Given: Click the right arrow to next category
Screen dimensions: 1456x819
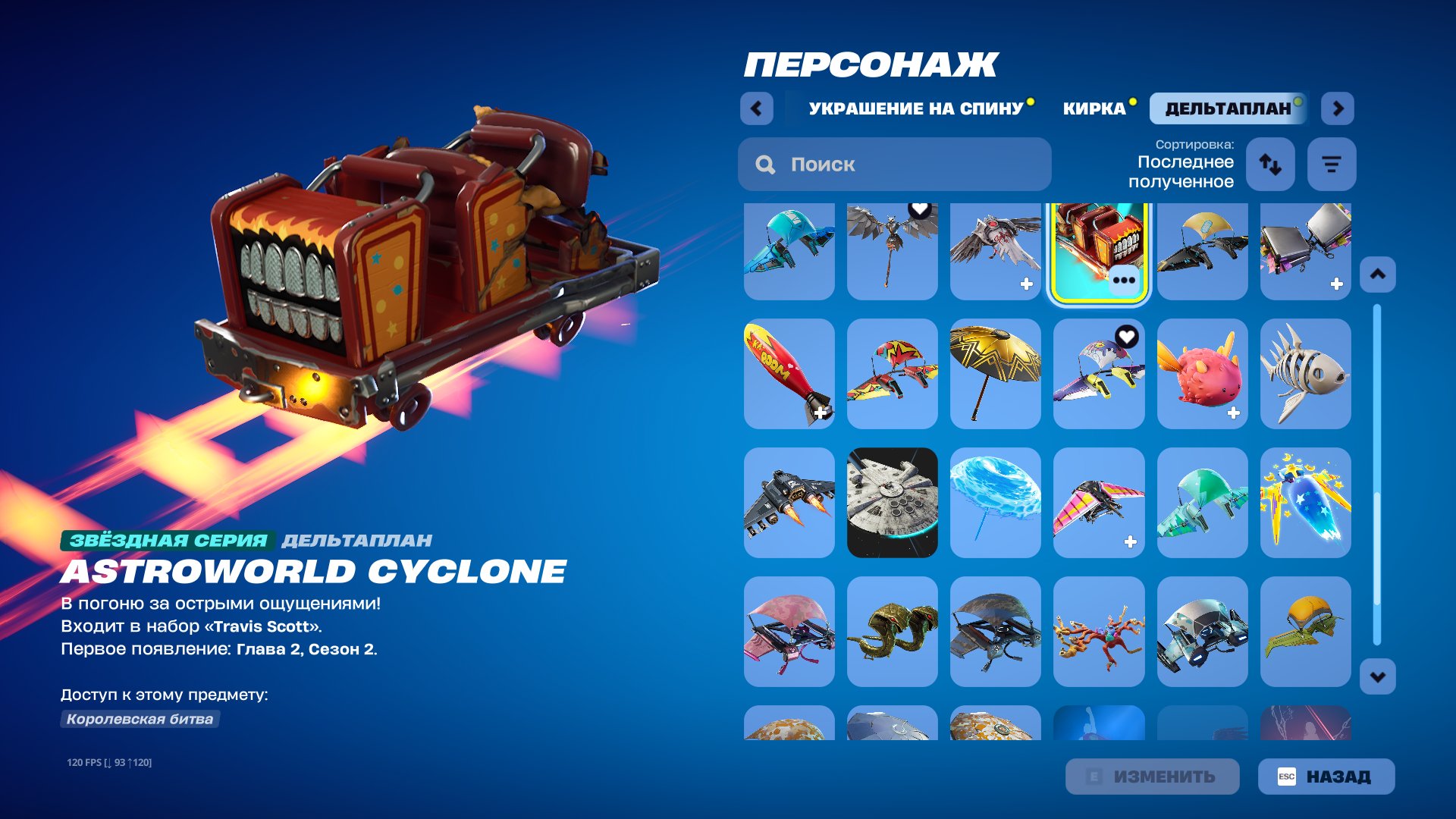Looking at the screenshot, I should (x=1338, y=108).
